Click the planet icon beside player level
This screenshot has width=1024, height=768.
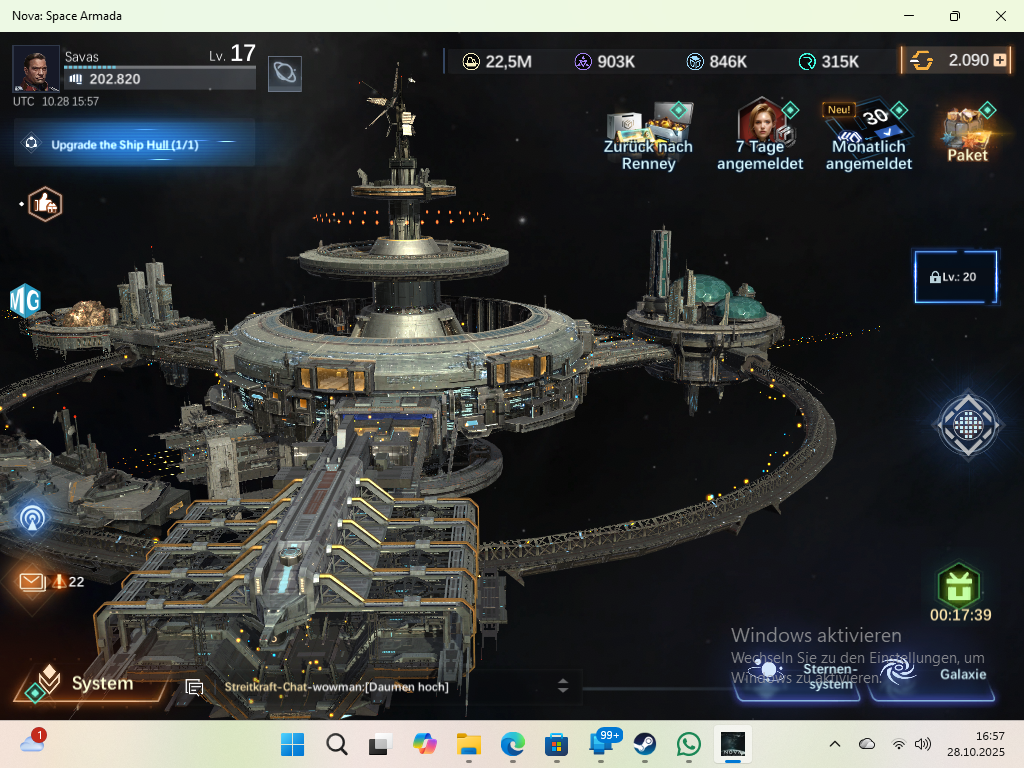285,74
